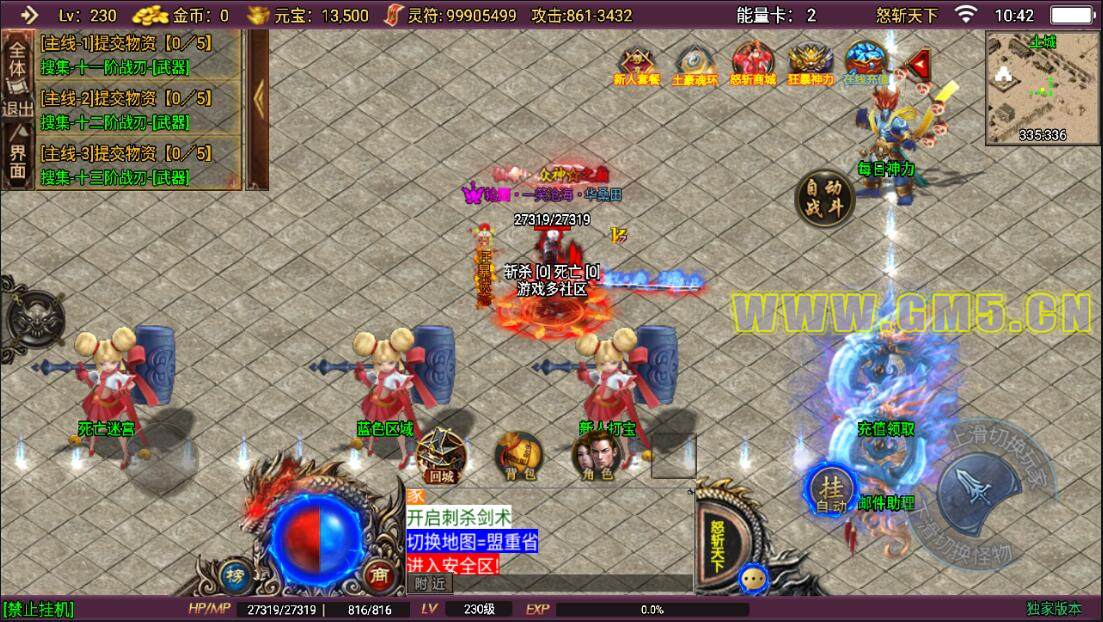Open the 土豪魂环 soul ring icon
This screenshot has width=1103, height=622.
click(x=695, y=62)
